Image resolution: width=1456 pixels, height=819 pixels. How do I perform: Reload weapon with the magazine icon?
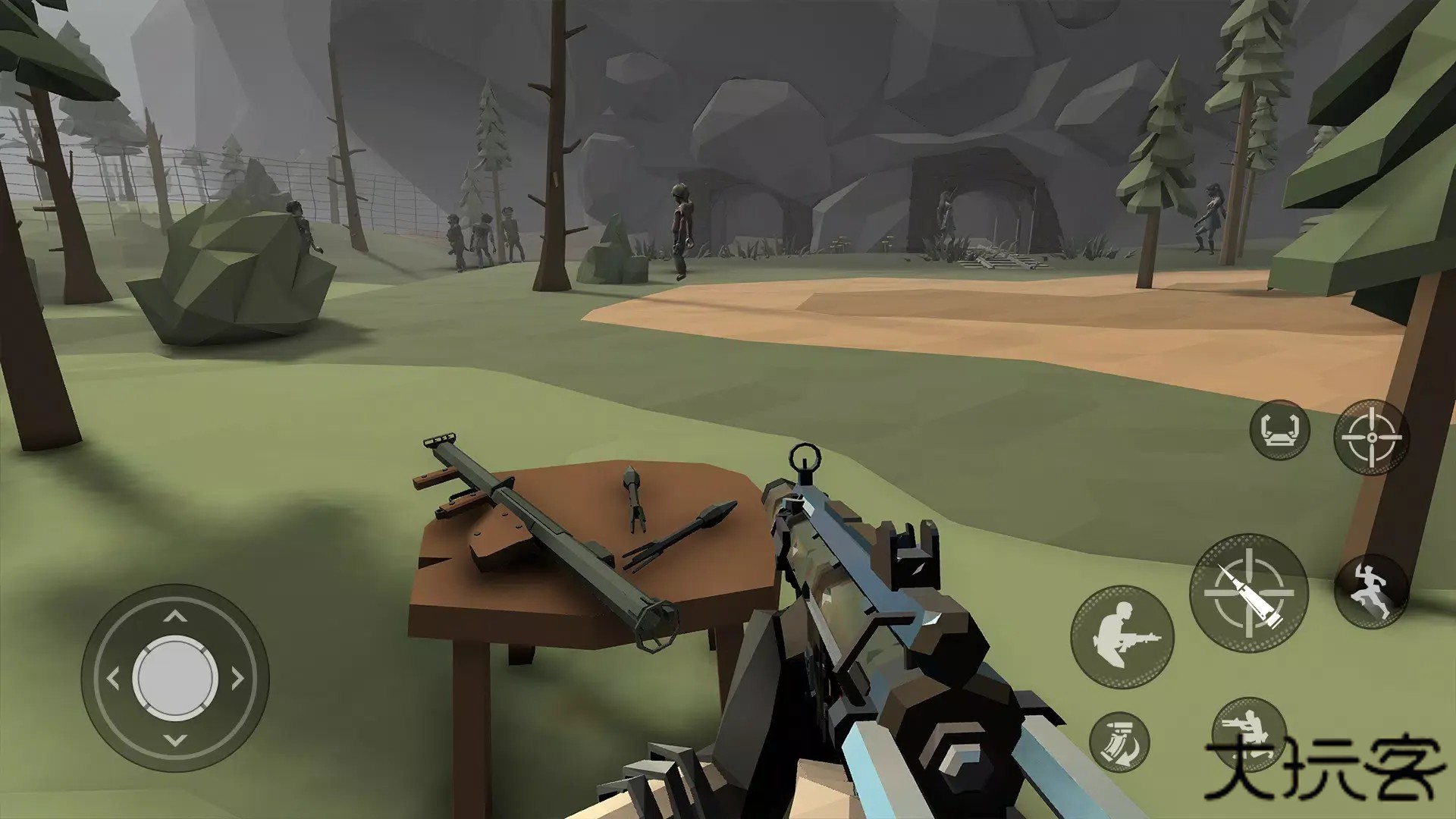point(1119,742)
